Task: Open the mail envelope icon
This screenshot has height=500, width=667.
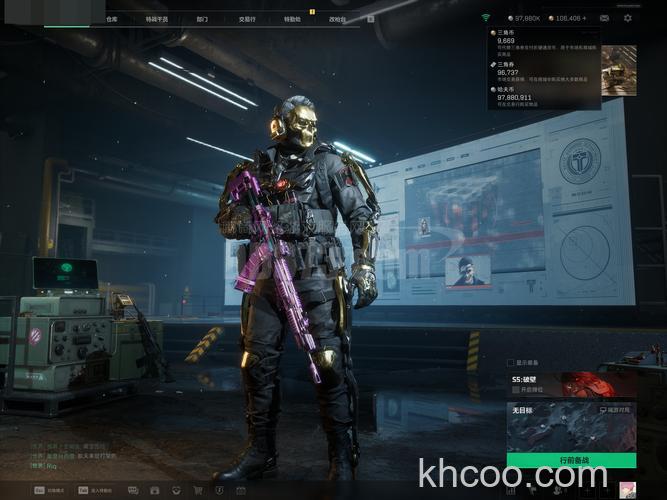Action: [x=604, y=18]
